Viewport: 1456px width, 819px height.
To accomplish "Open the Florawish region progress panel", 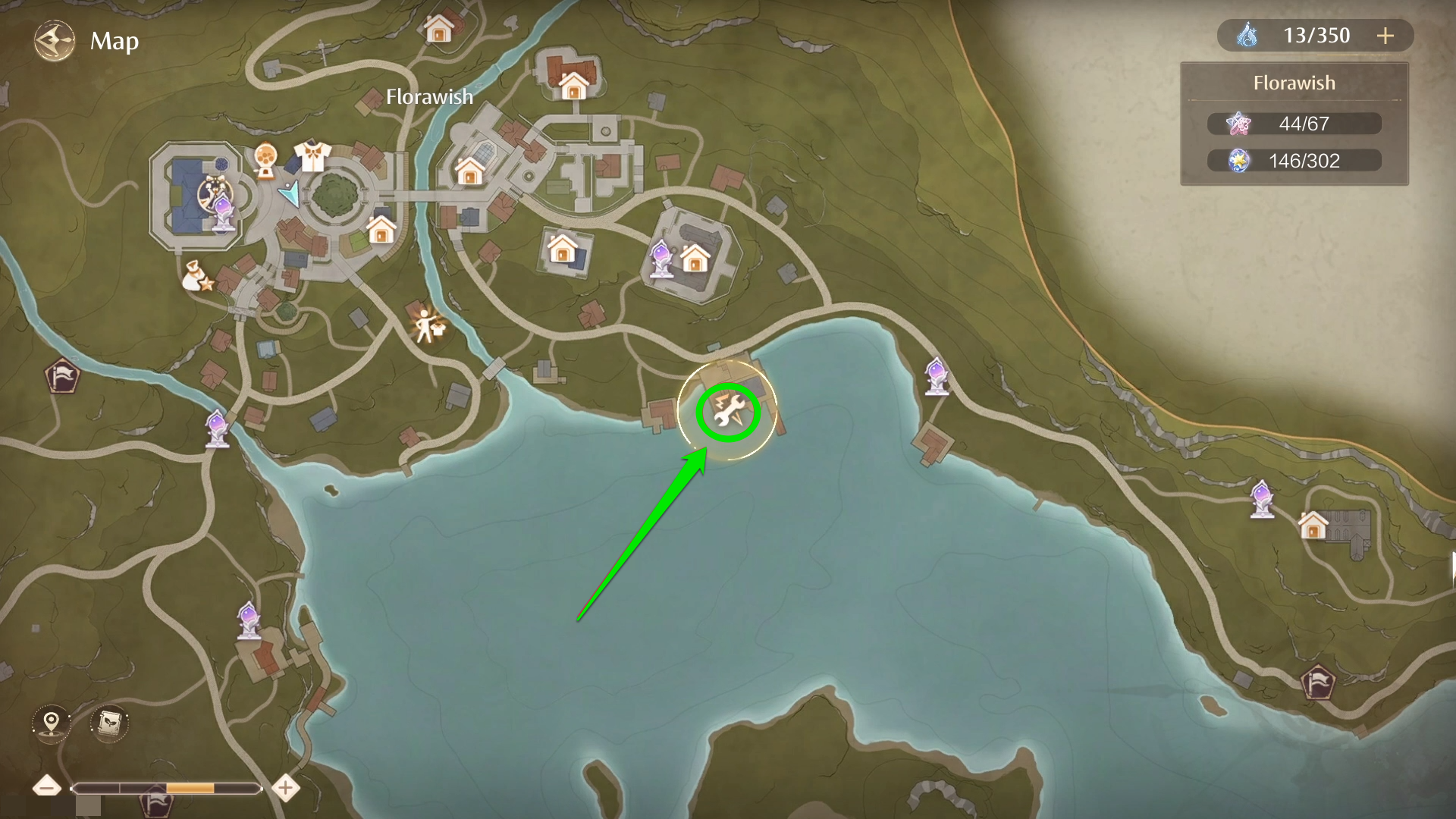I will 1294,124.
